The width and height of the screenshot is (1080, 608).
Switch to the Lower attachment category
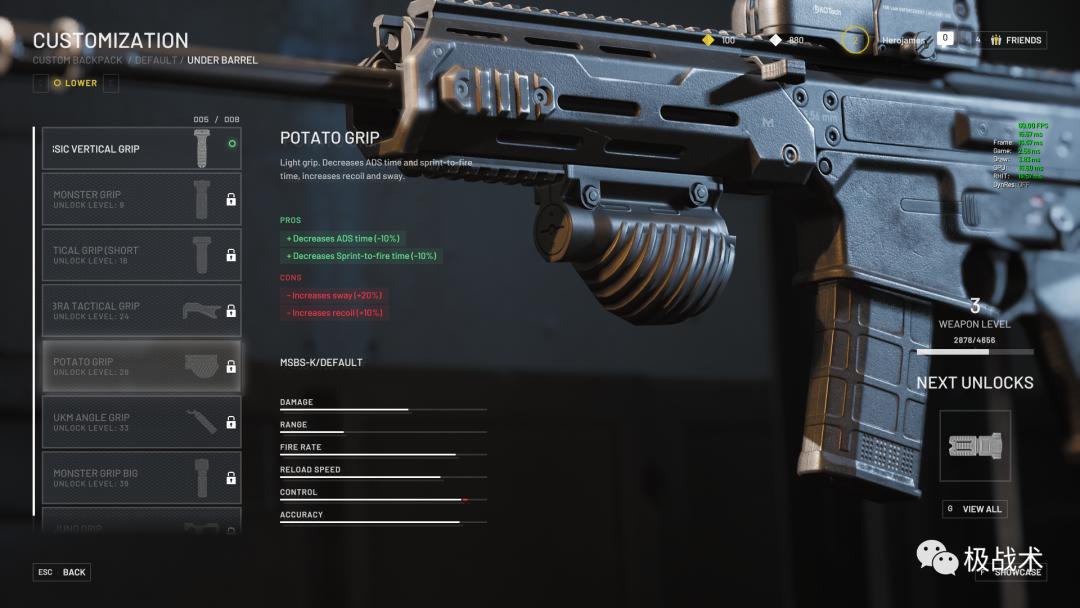tap(76, 83)
